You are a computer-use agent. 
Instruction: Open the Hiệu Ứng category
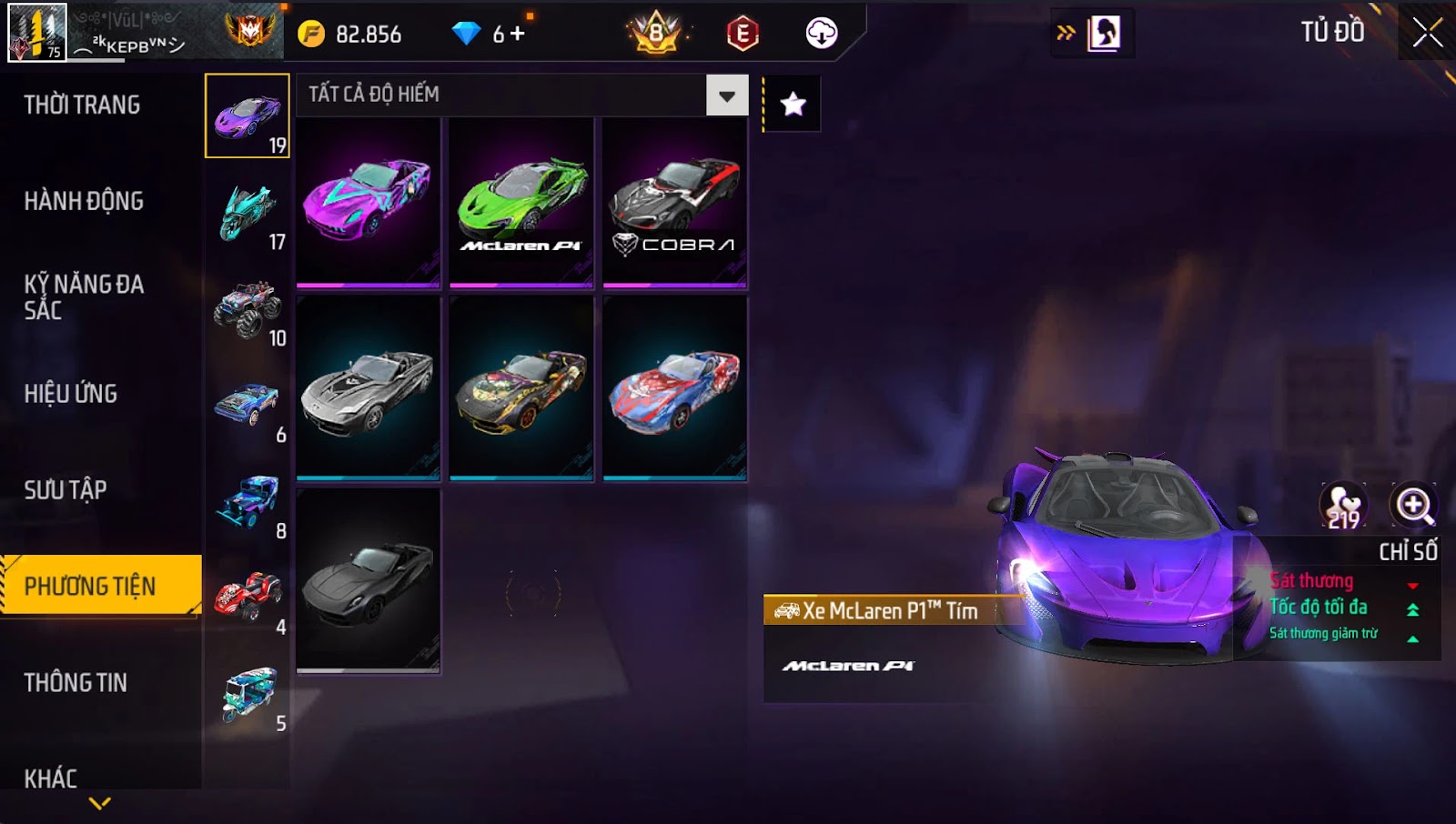click(x=71, y=394)
